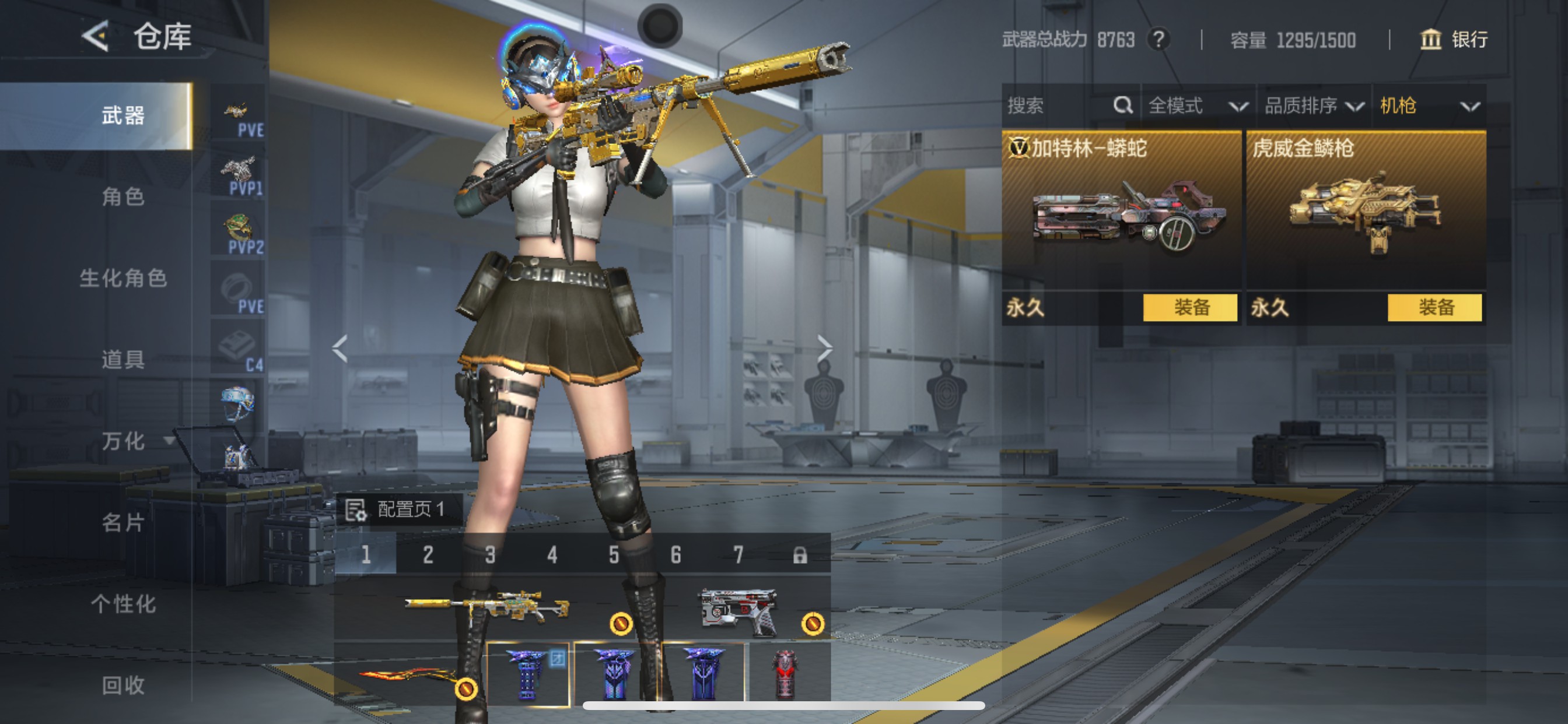This screenshot has width=1568, height=724.
Task: Open the 机枪 weapon type dropdown
Action: coord(1428,107)
